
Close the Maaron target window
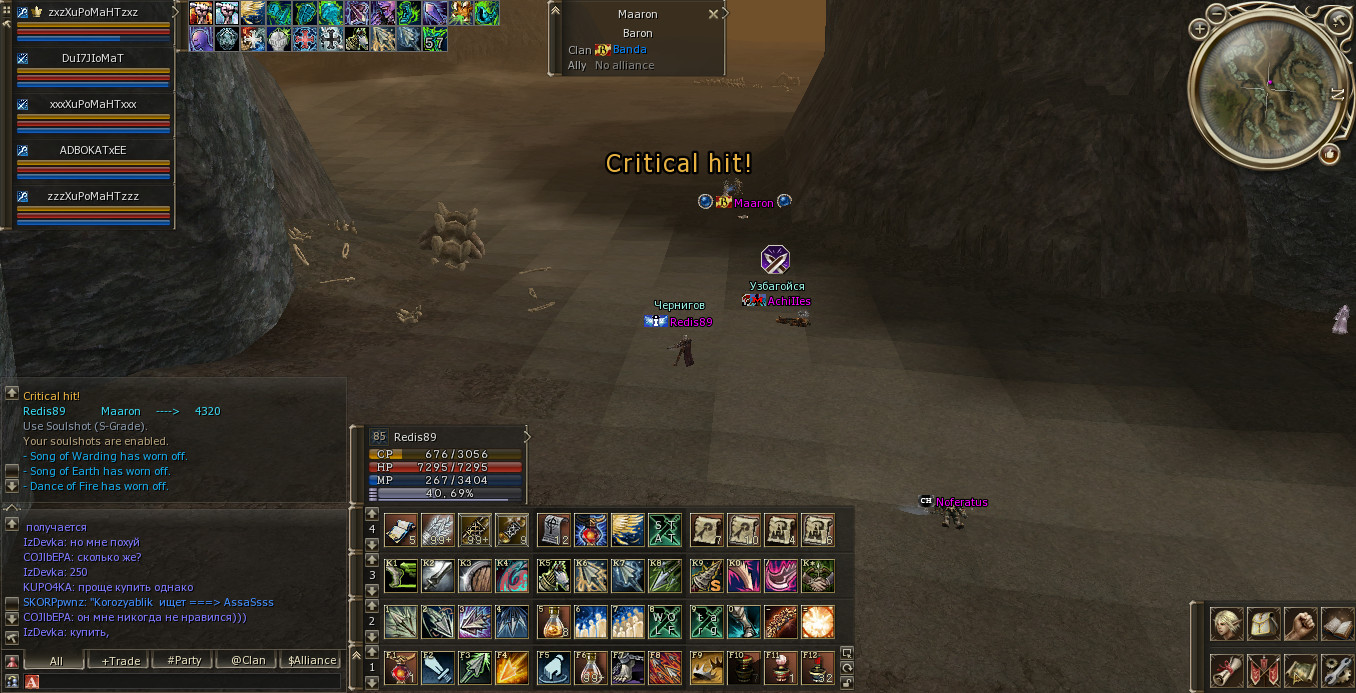(713, 15)
